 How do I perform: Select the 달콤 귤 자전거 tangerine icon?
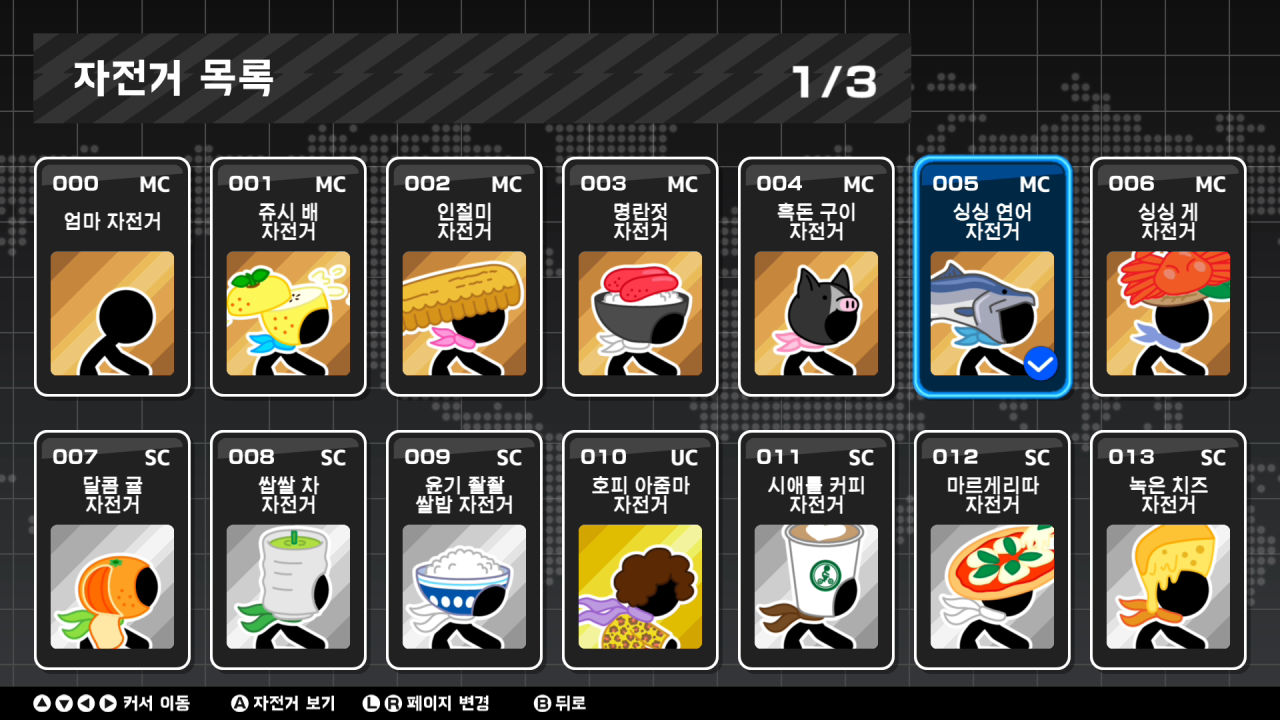pyautogui.click(x=113, y=588)
